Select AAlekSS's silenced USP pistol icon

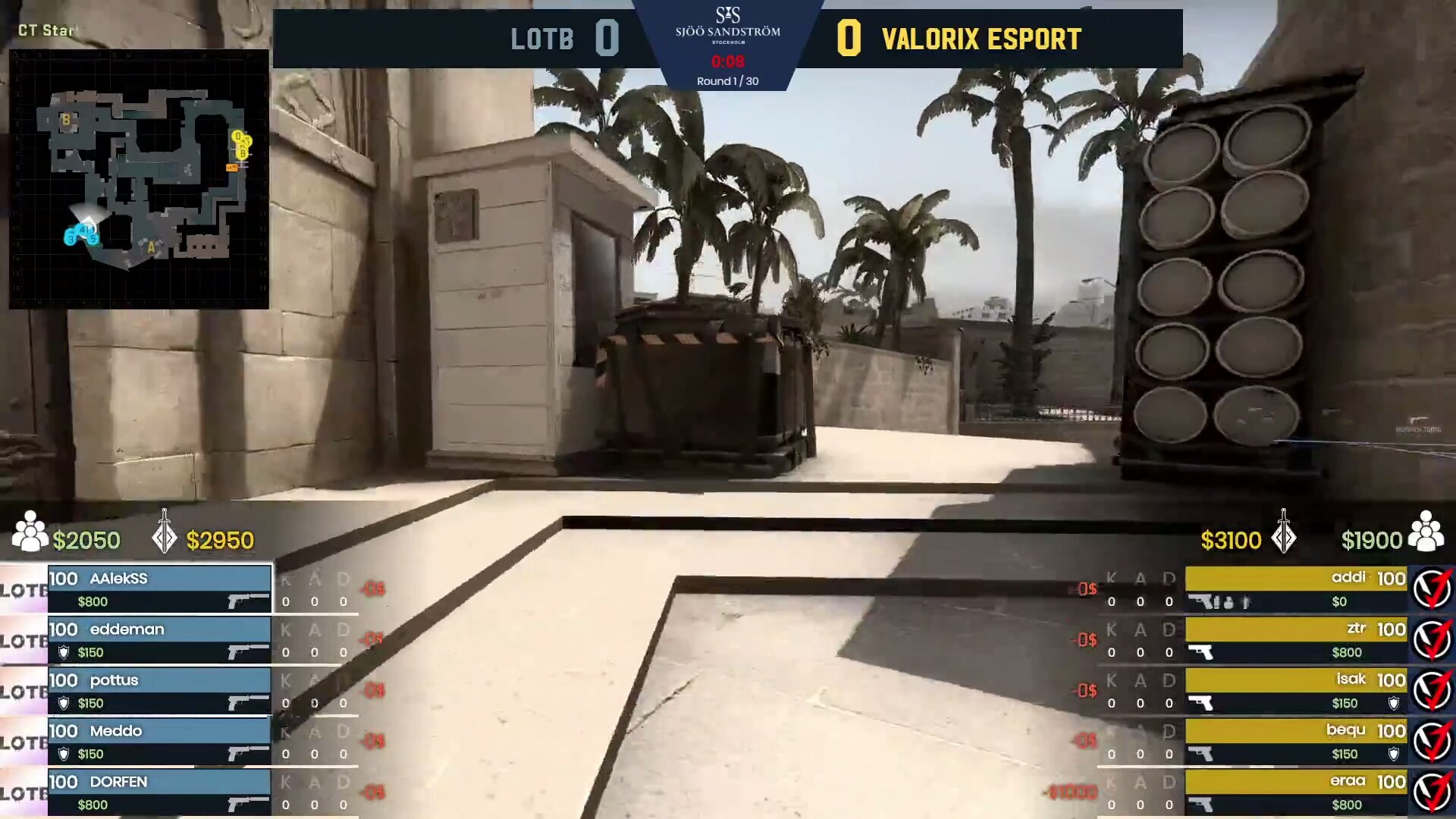[x=246, y=601]
